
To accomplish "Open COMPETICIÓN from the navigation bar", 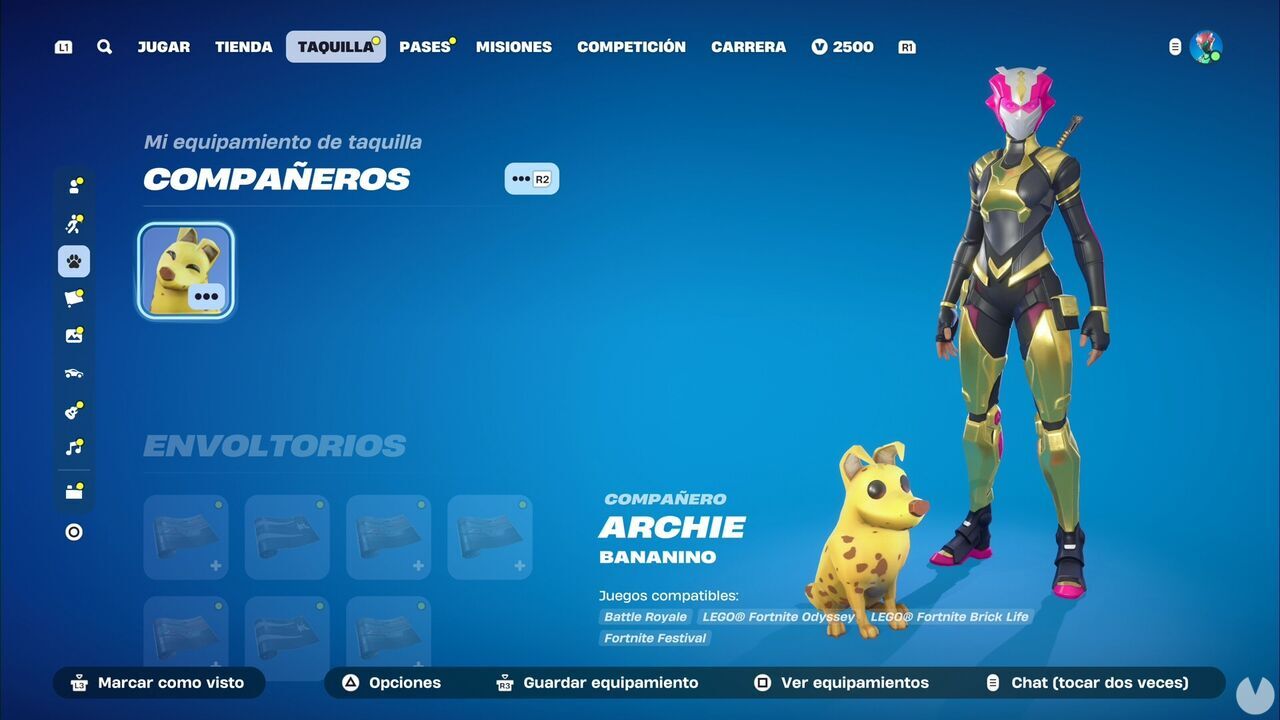I will 631,46.
